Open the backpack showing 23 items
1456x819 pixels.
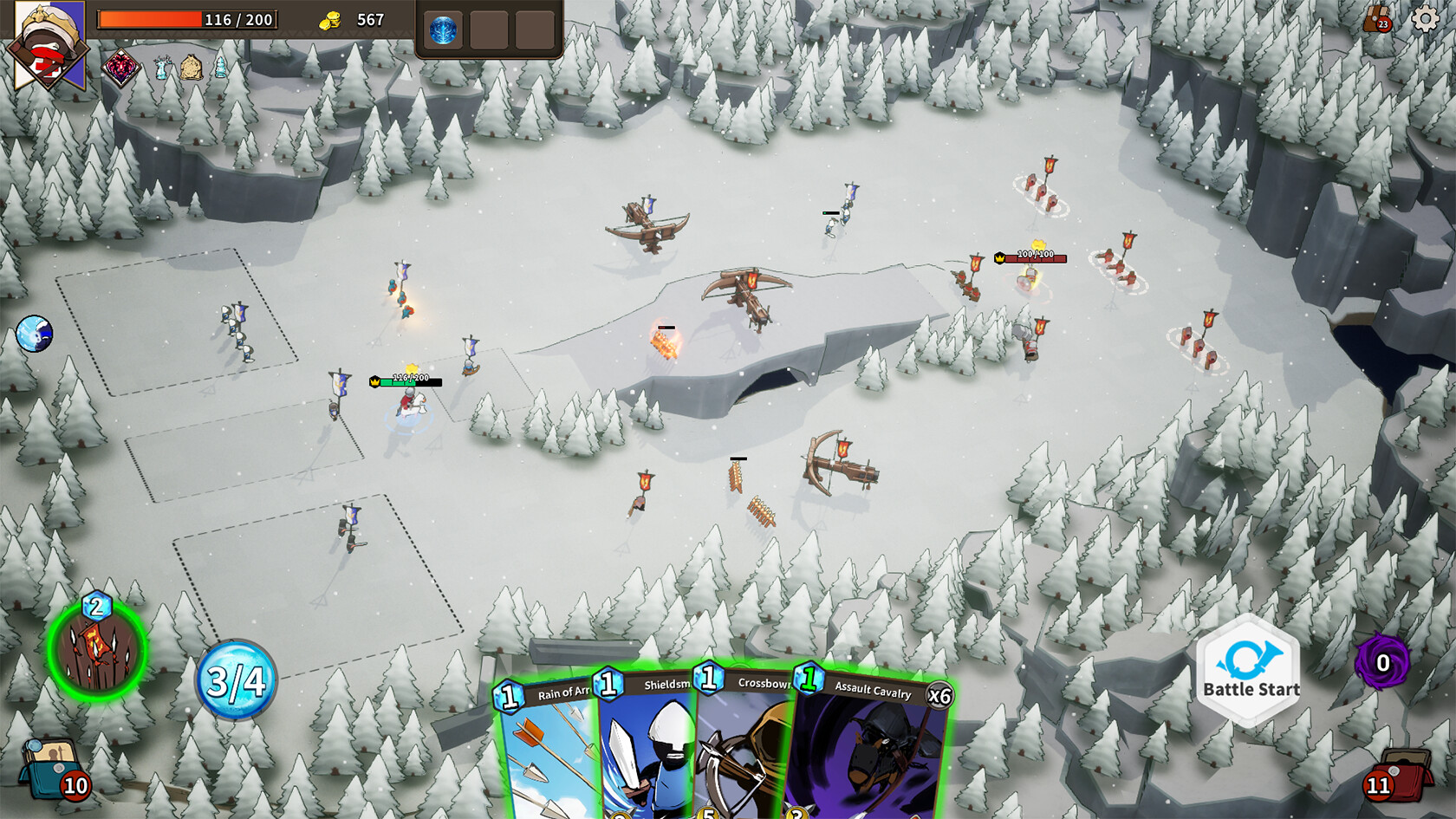[1375, 19]
